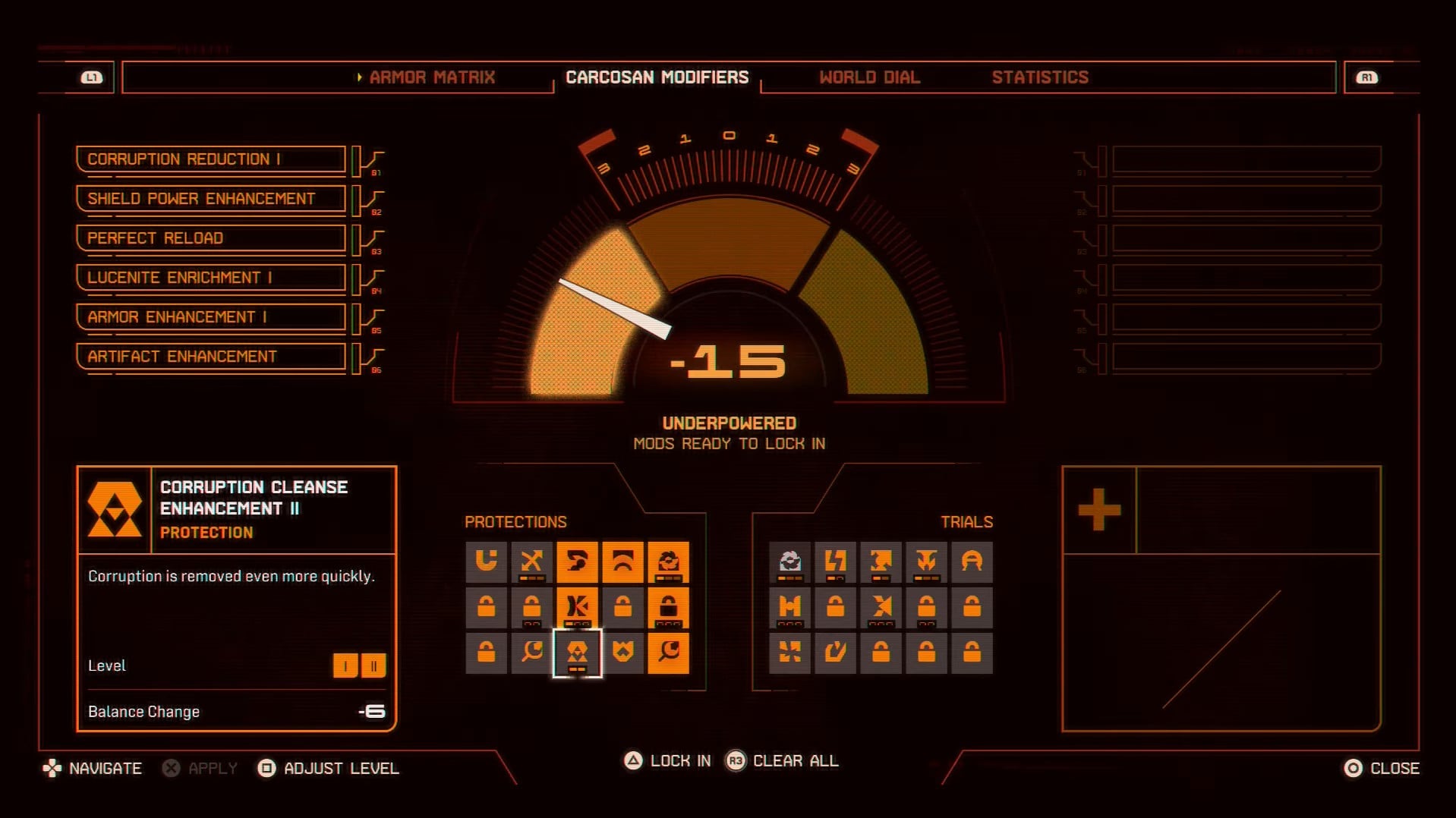
Task: Select the Perfect Reload modifier row
Action: [x=210, y=238]
